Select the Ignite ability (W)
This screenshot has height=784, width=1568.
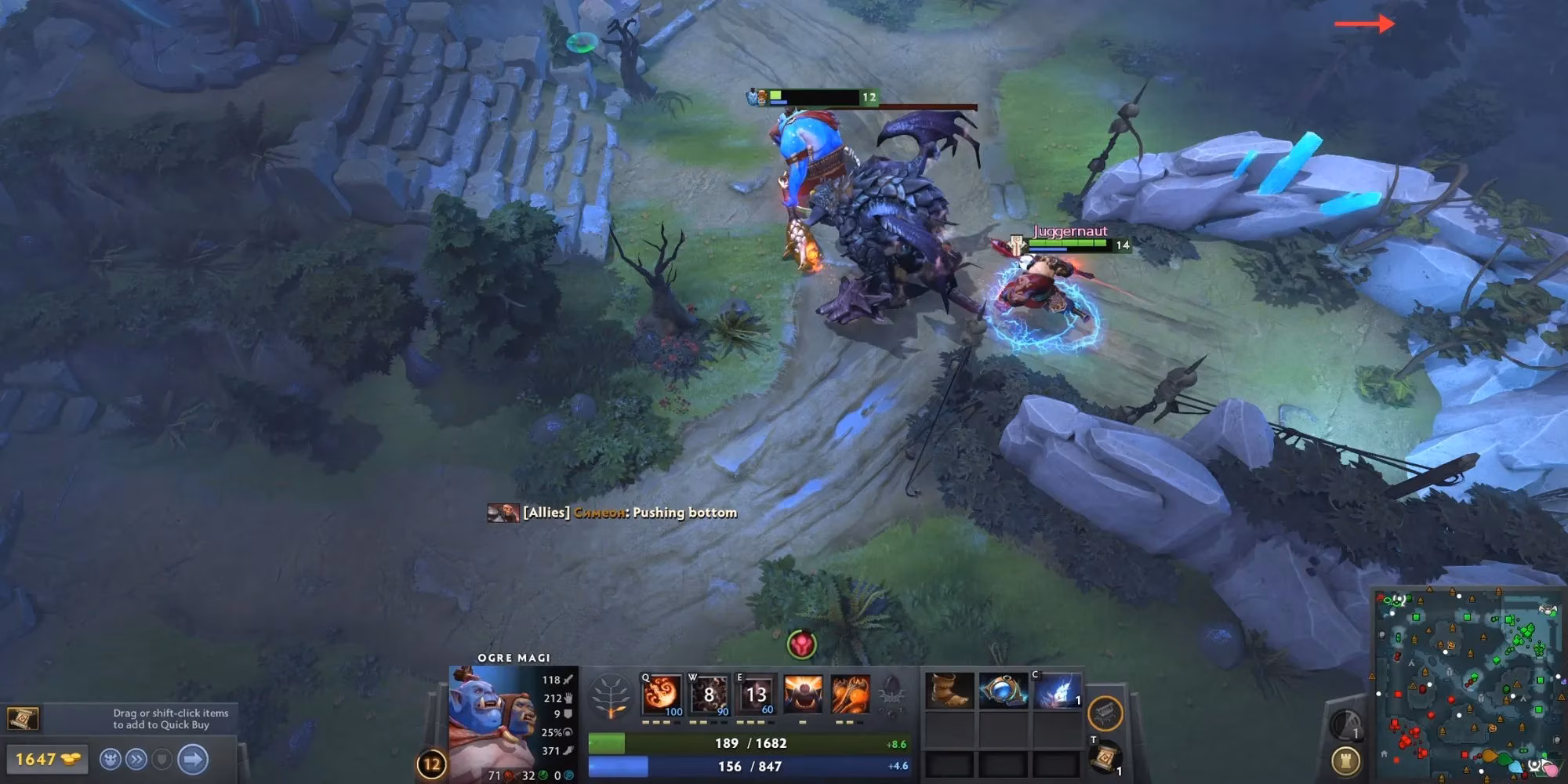tap(709, 695)
